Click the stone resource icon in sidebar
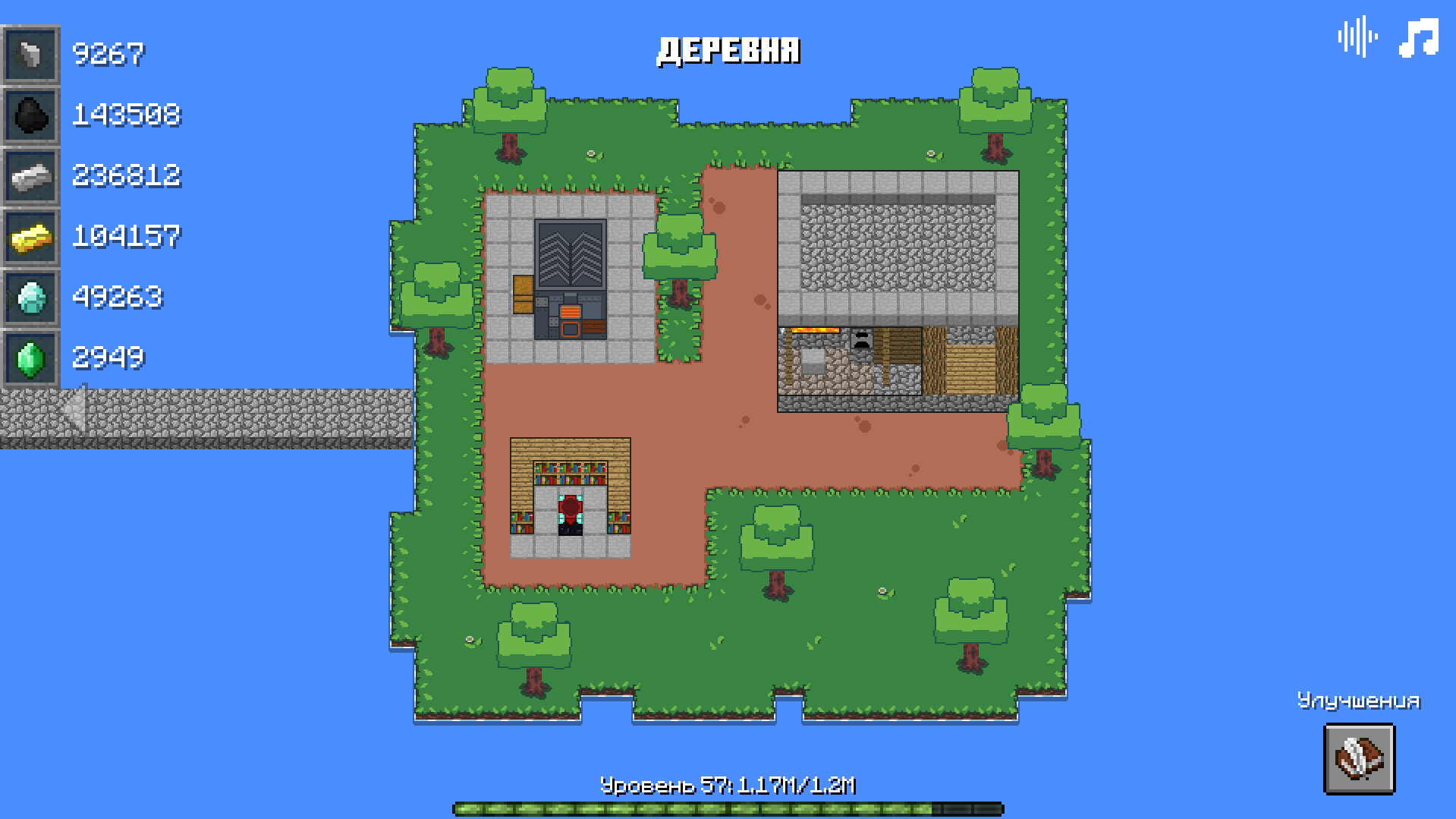Image resolution: width=1456 pixels, height=819 pixels. pyautogui.click(x=30, y=55)
